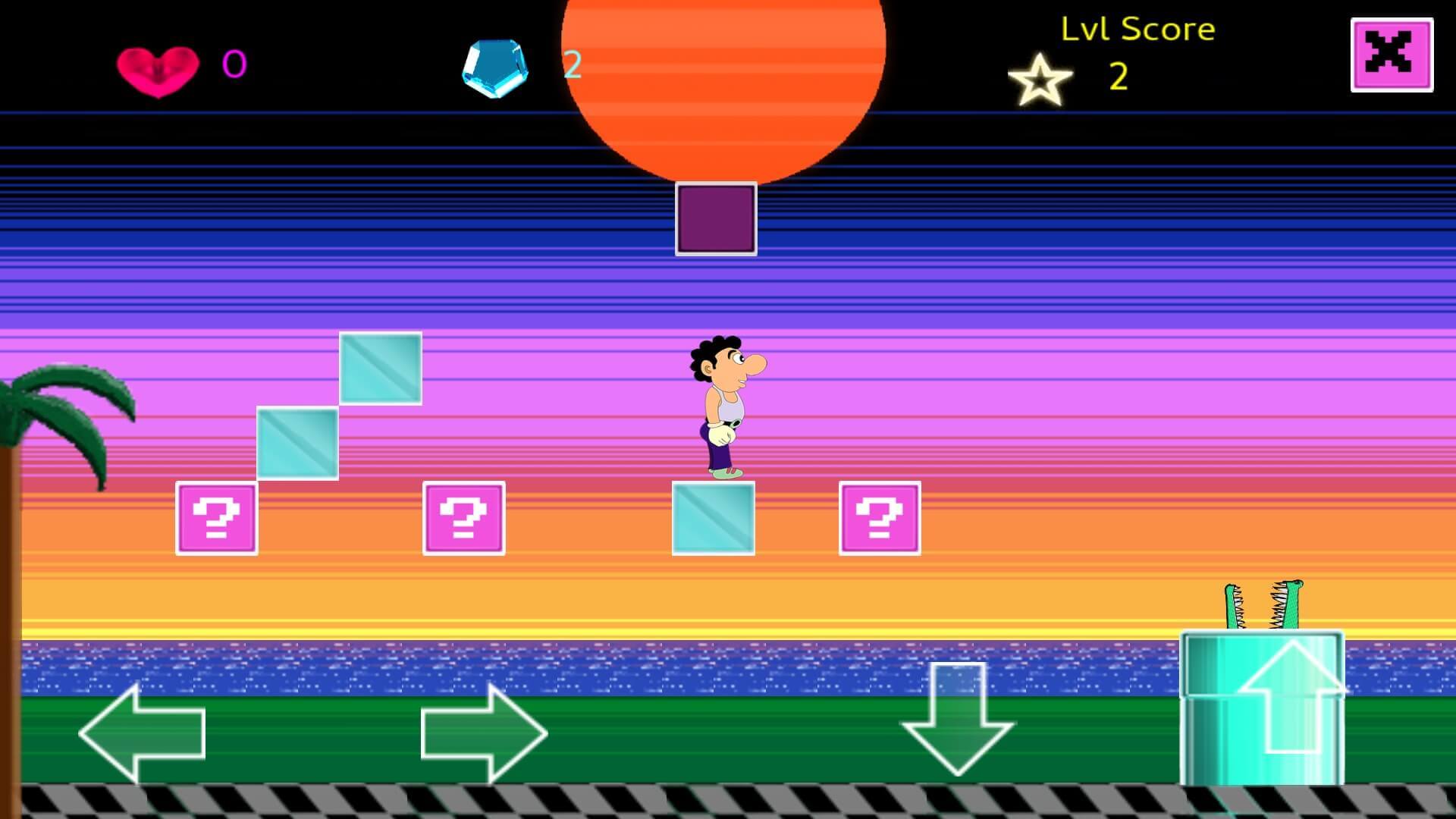Hit the middle question mark block
The image size is (1456, 819).
(463, 519)
